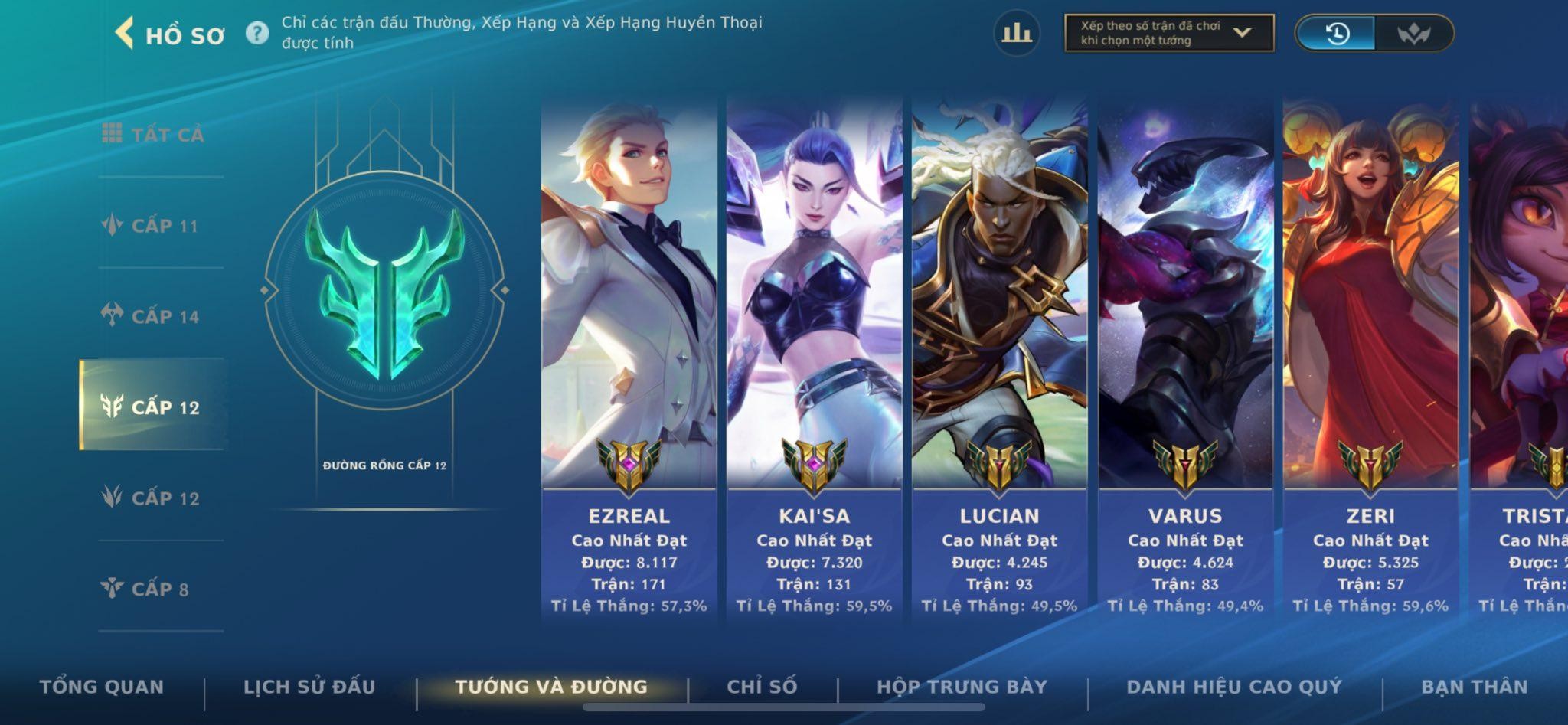This screenshot has height=725, width=1568.
Task: Expand the sort-by-matches-played dropdown
Action: click(x=1168, y=33)
